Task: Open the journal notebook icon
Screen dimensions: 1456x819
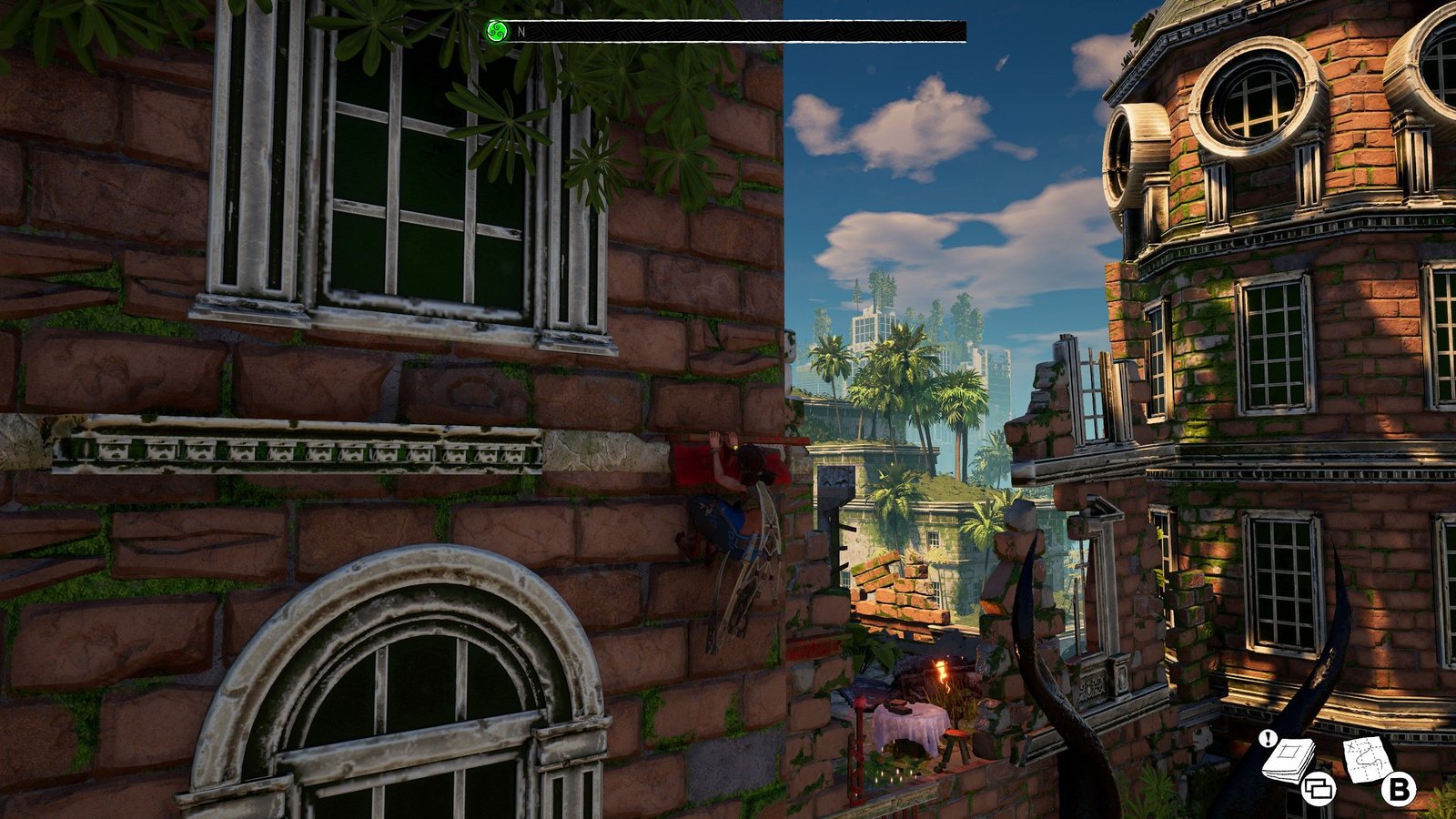Action: click(x=1289, y=759)
